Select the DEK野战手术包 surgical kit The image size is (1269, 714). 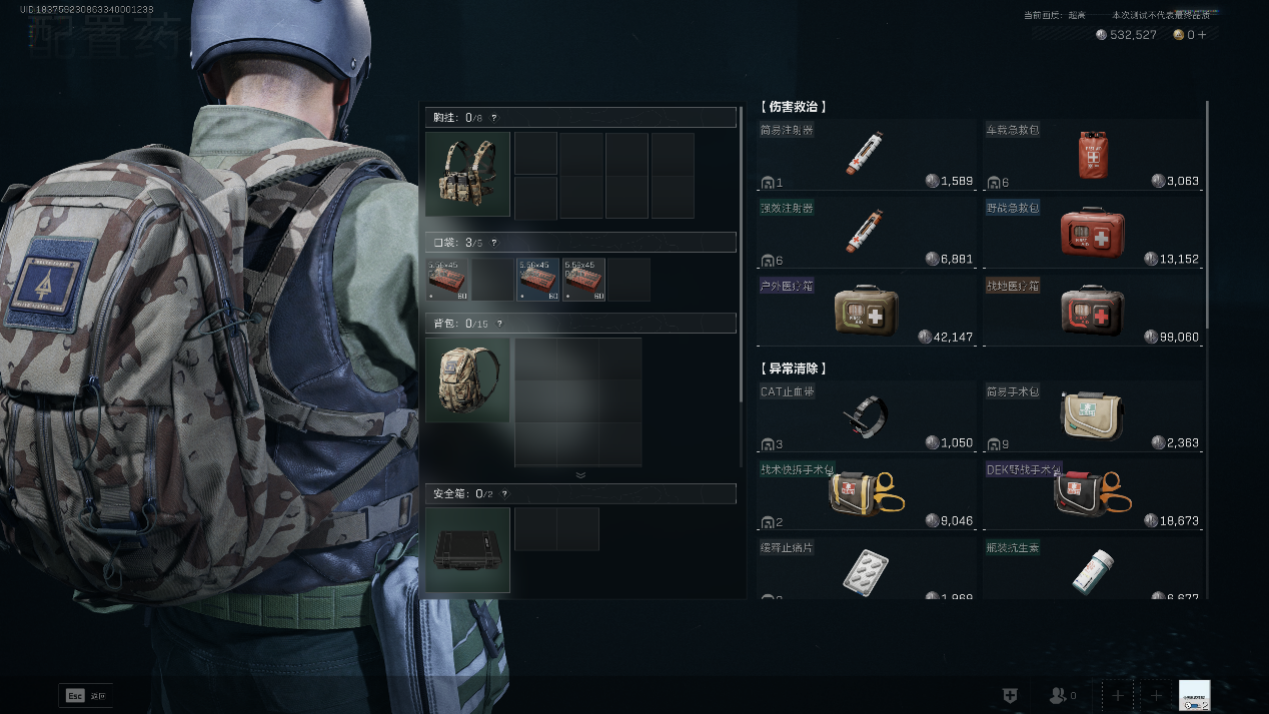[x=1092, y=494]
